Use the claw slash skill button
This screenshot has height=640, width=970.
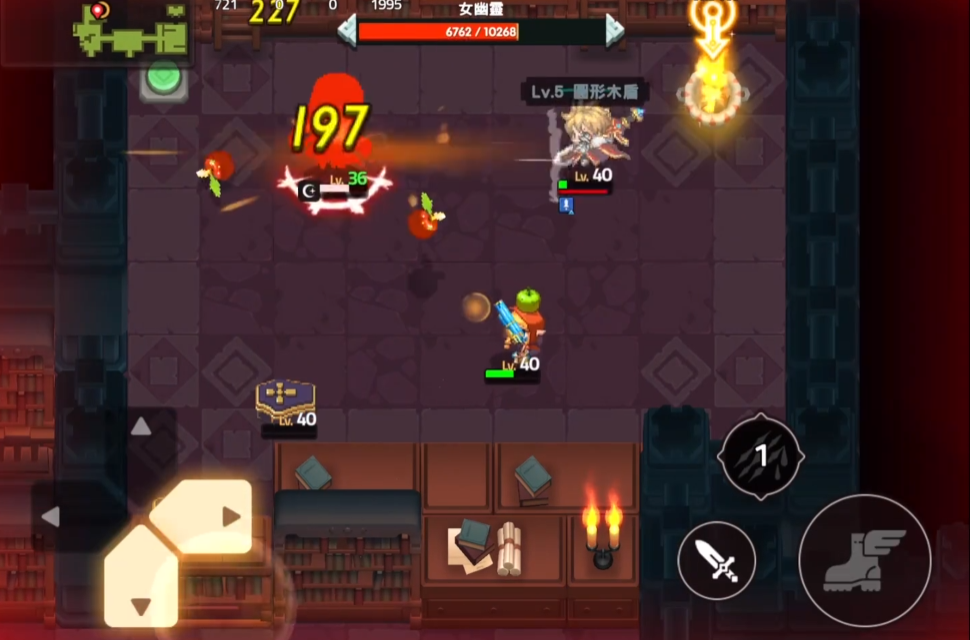(x=760, y=456)
